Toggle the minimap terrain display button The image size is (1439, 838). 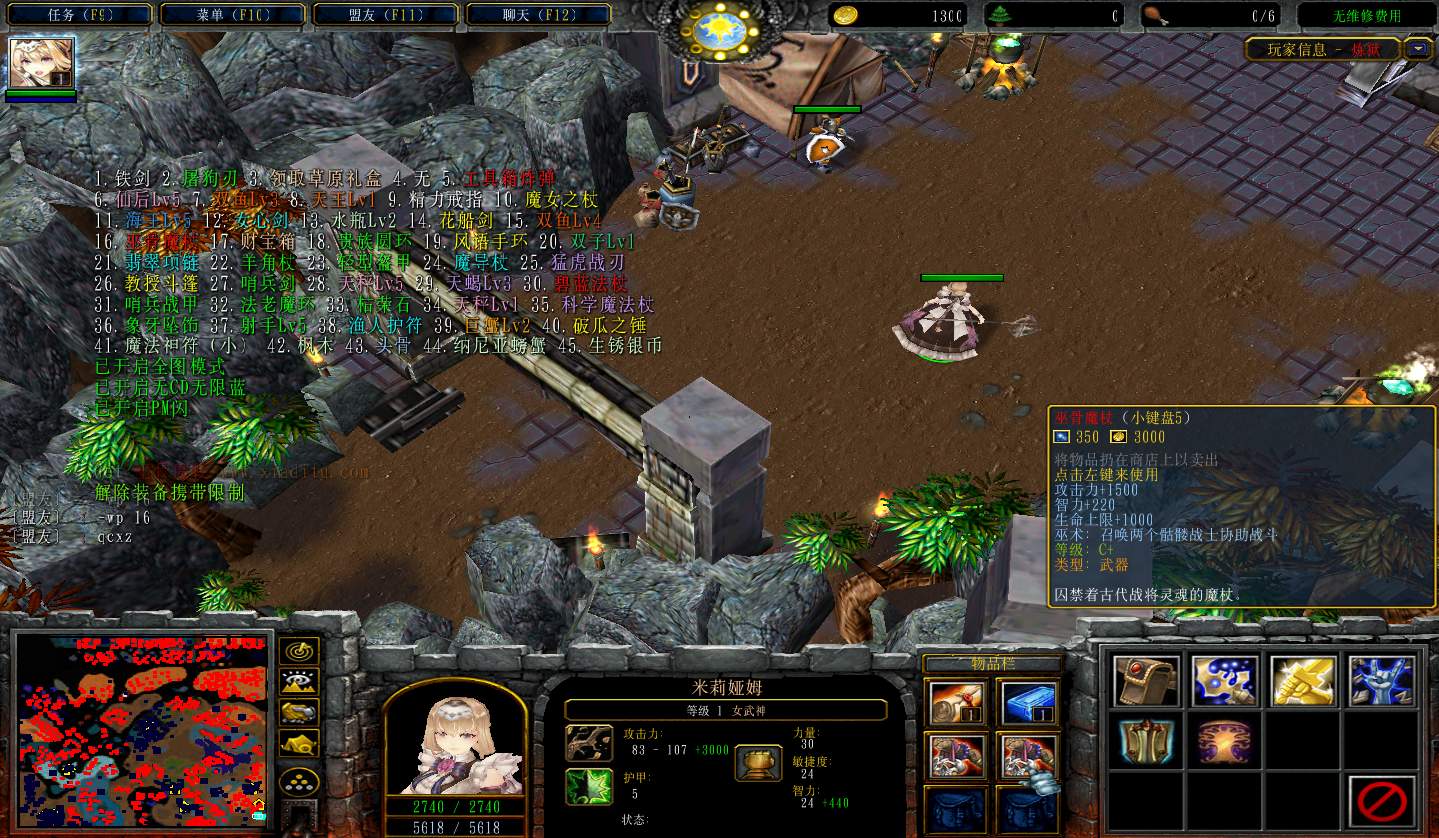coord(299,682)
